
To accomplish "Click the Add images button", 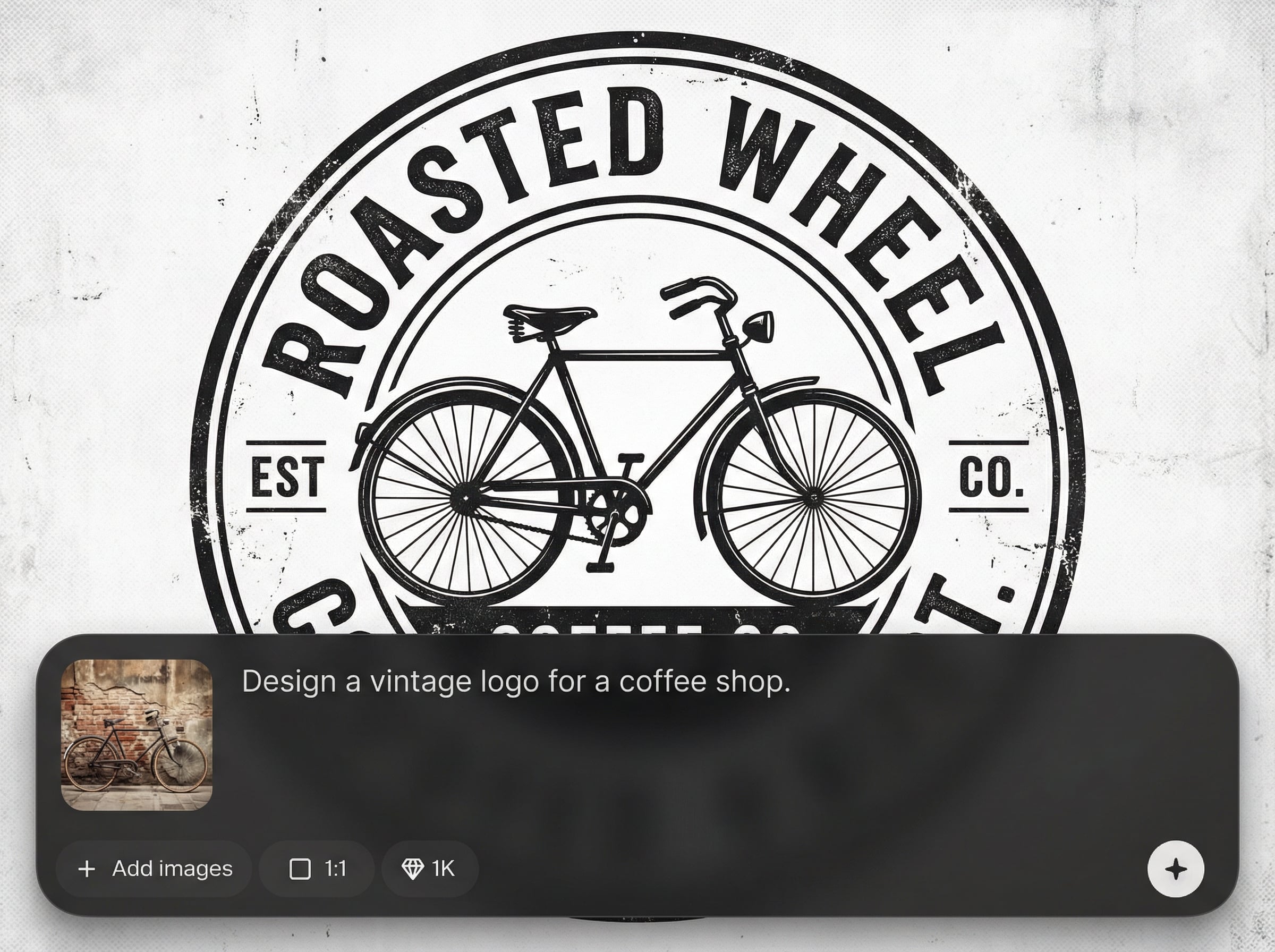I will tap(155, 869).
